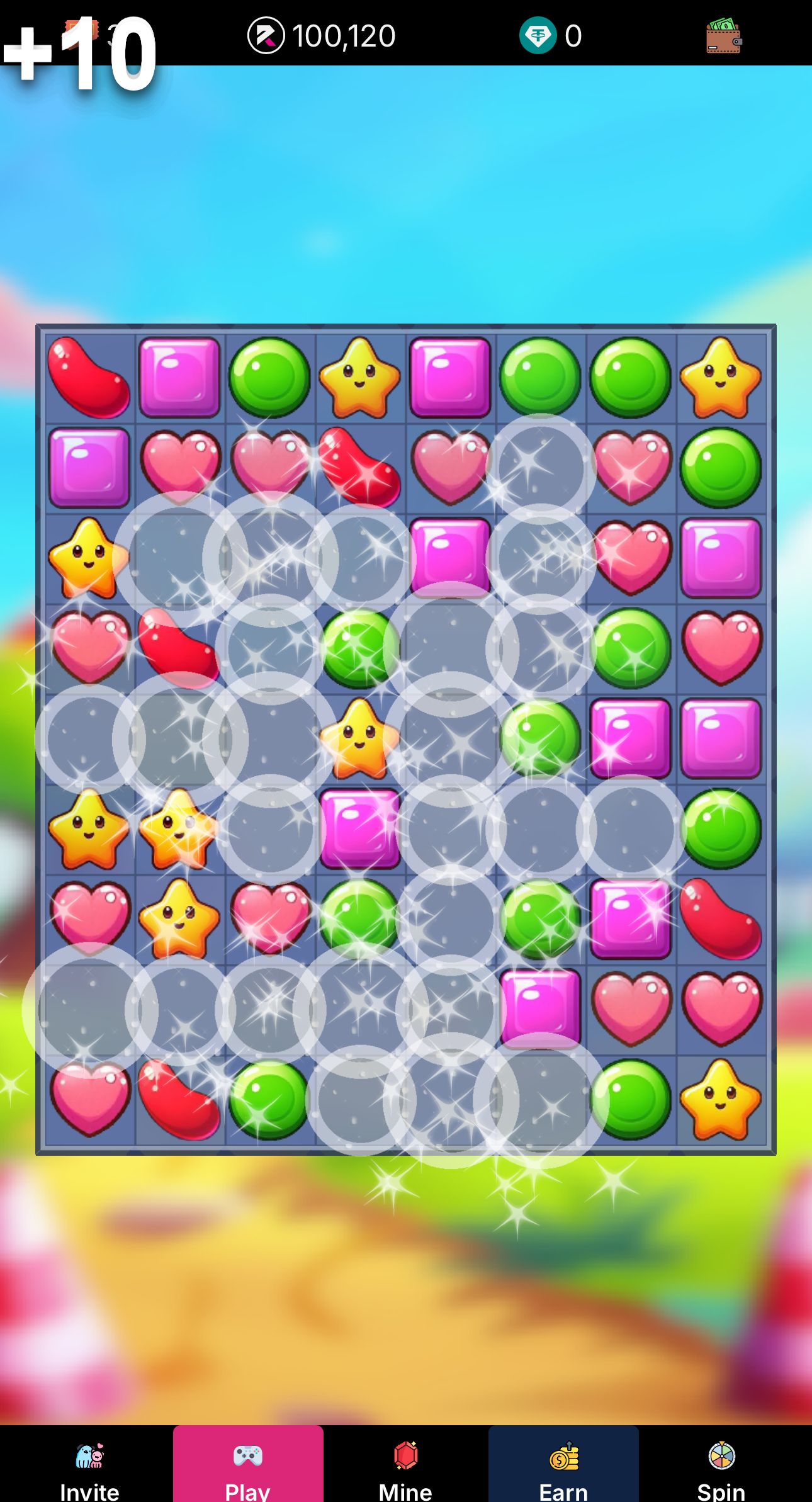Tap the game controller Play icon
812x1502 pixels.
[248, 1454]
